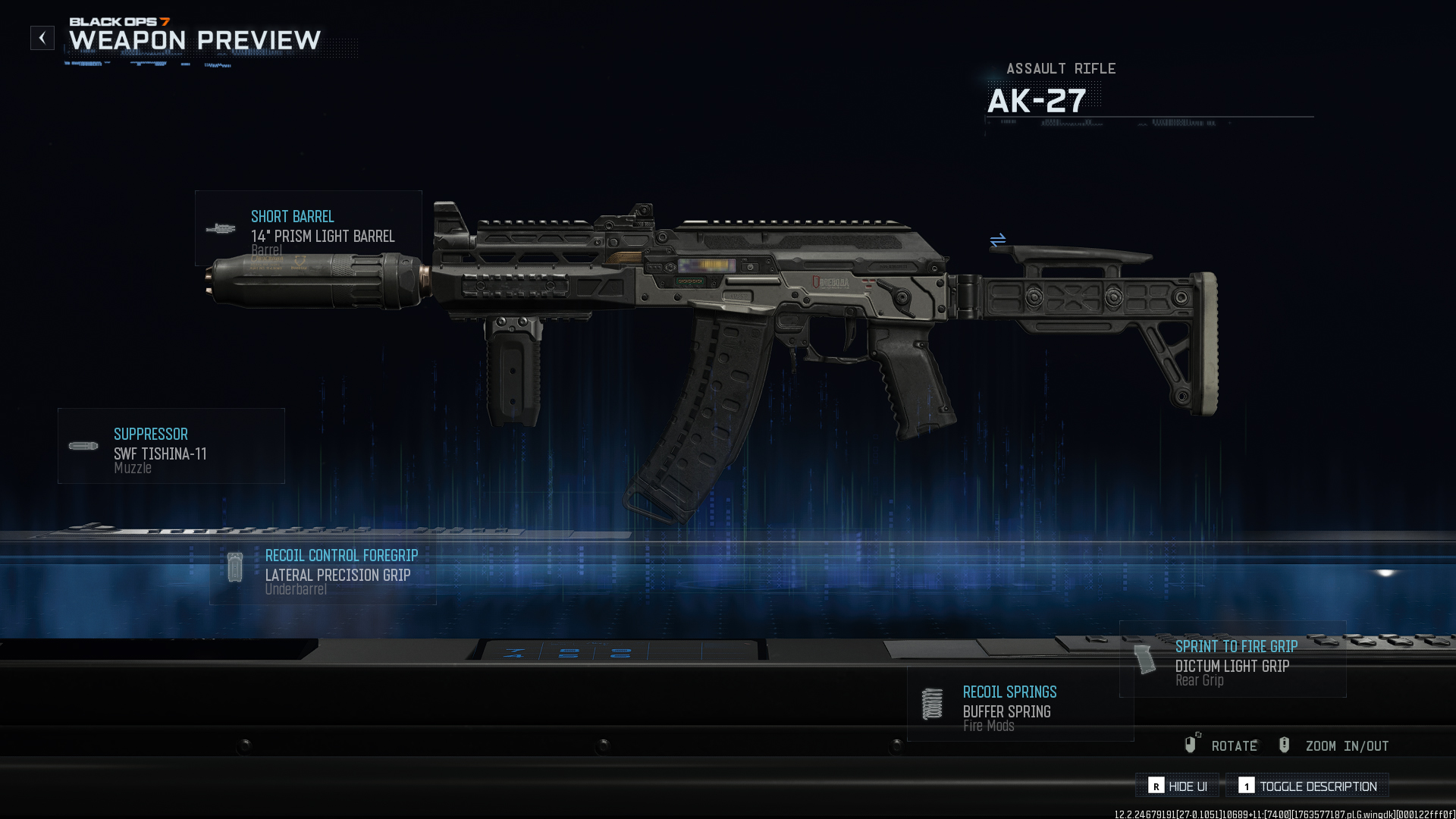Click the AK-27 weapon name

[x=1036, y=100]
